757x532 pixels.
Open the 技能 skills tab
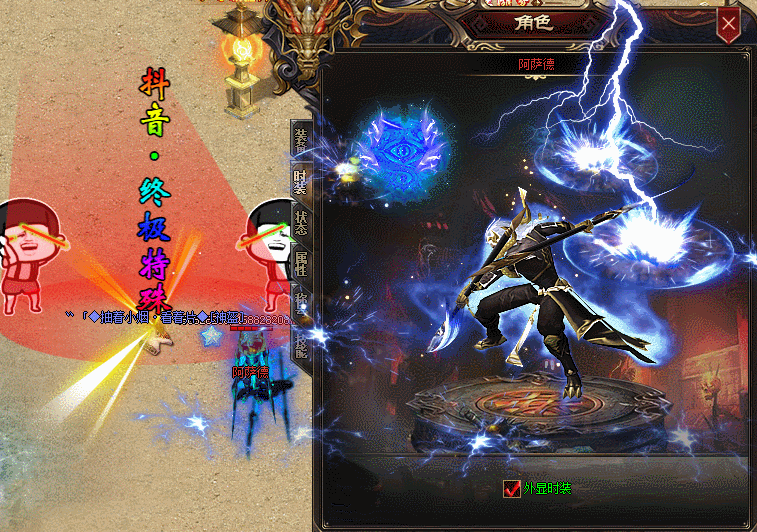(300, 342)
